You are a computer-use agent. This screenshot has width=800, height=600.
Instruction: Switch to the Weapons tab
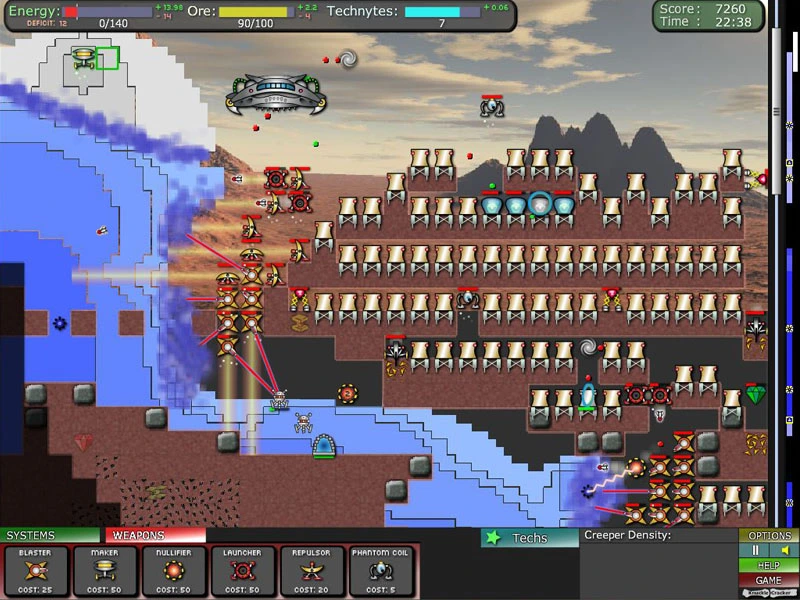tap(155, 535)
